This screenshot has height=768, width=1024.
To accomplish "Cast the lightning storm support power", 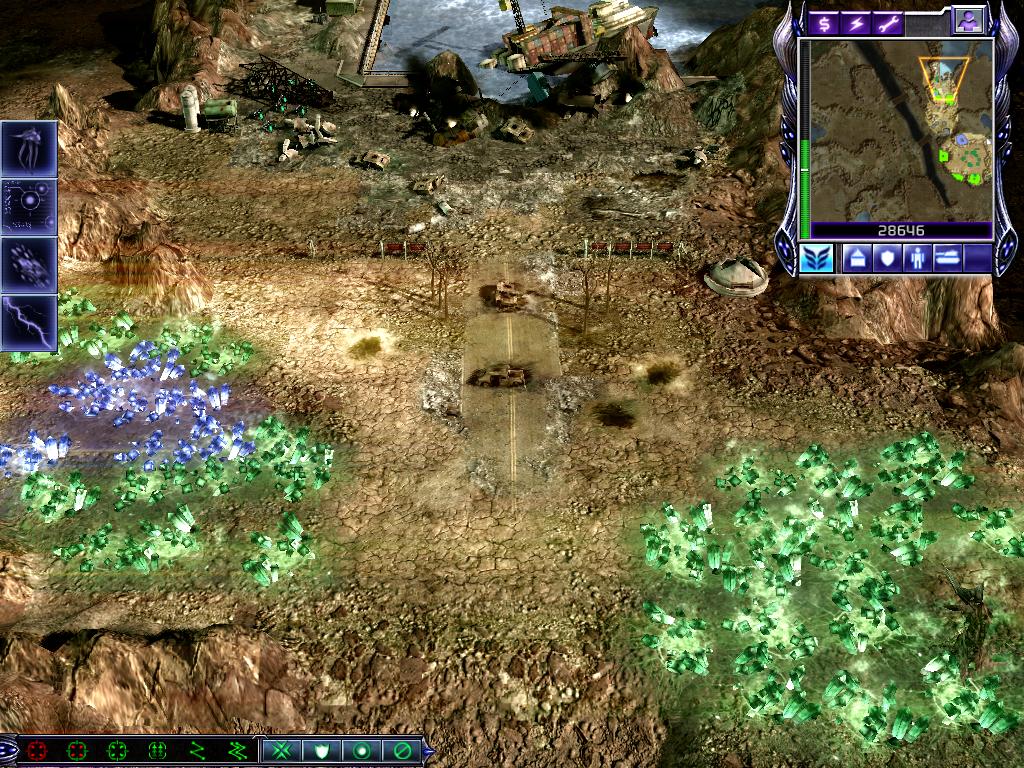I will pos(29,322).
